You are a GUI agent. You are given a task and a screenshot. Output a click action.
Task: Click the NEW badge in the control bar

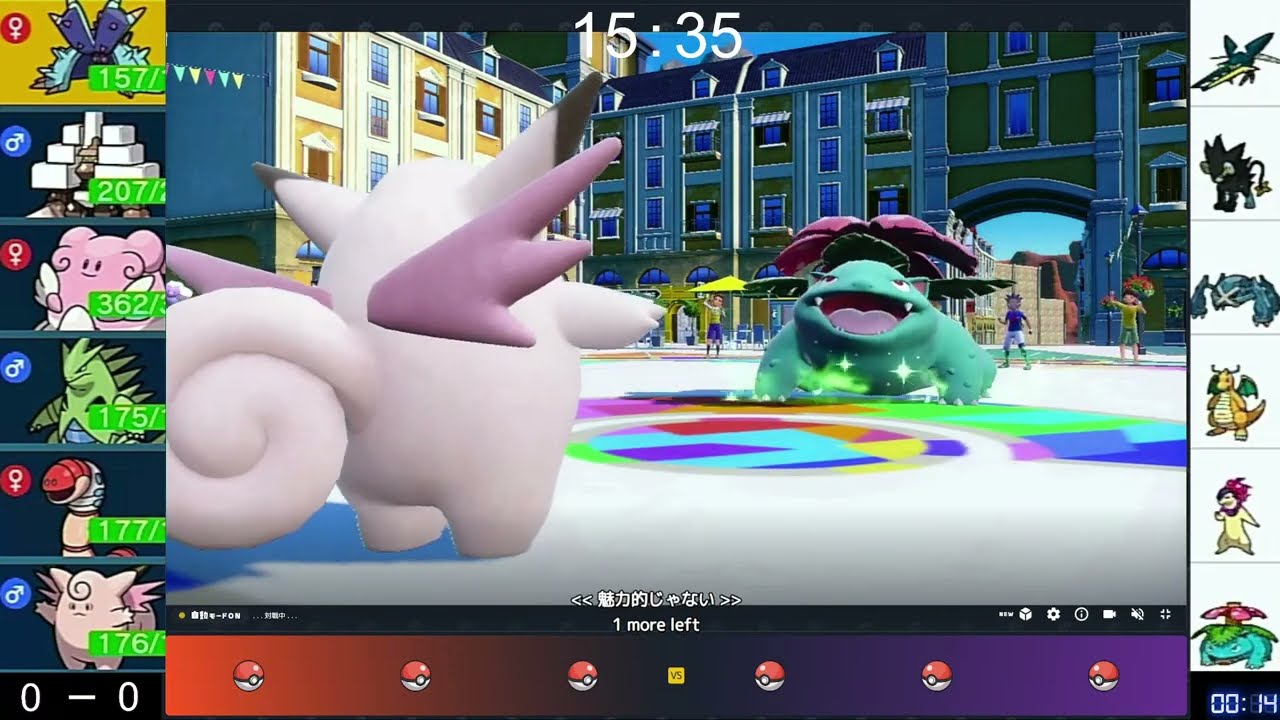[x=1006, y=615]
